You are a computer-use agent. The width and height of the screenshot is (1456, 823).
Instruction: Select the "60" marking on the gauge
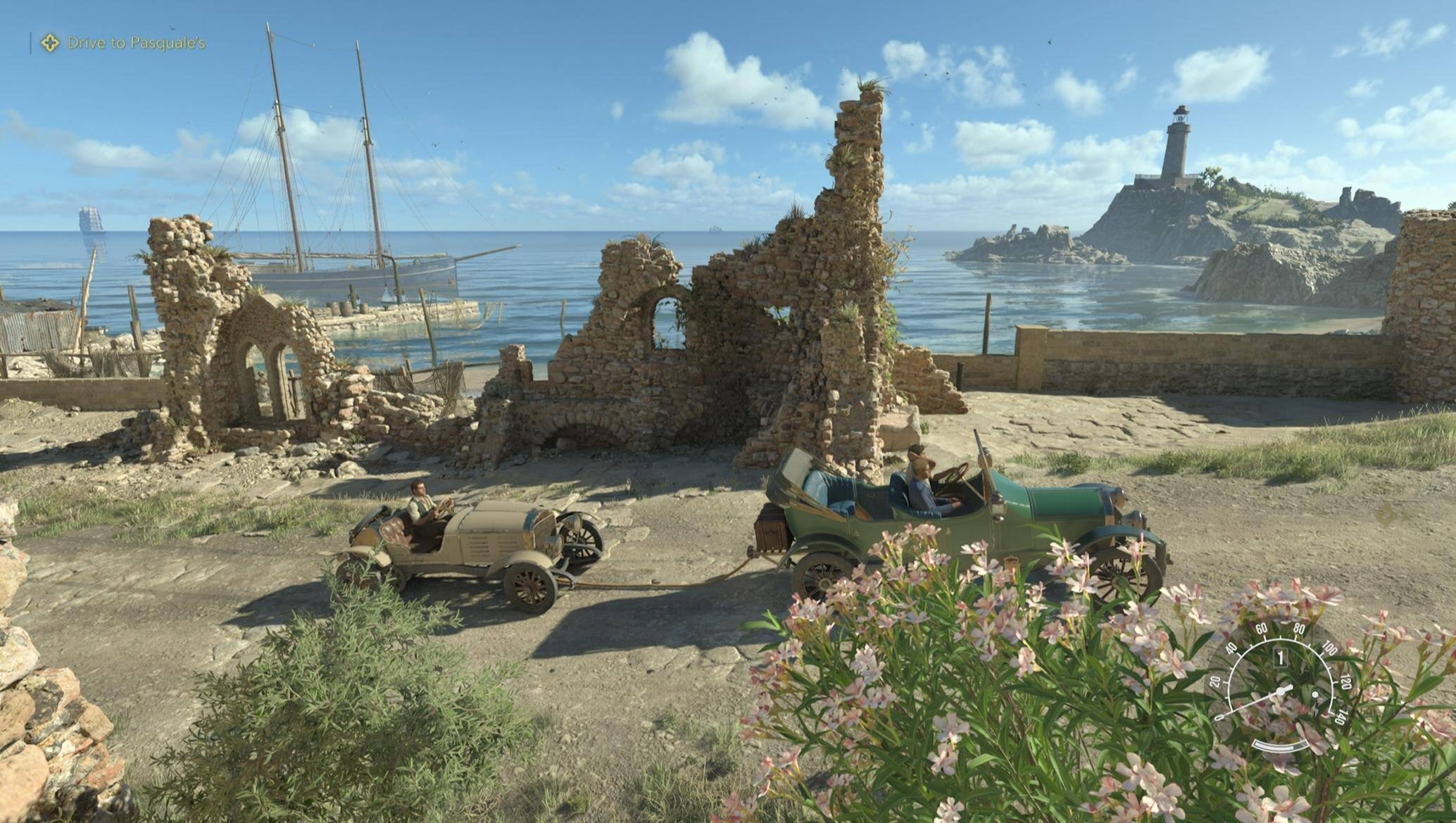coord(1262,629)
